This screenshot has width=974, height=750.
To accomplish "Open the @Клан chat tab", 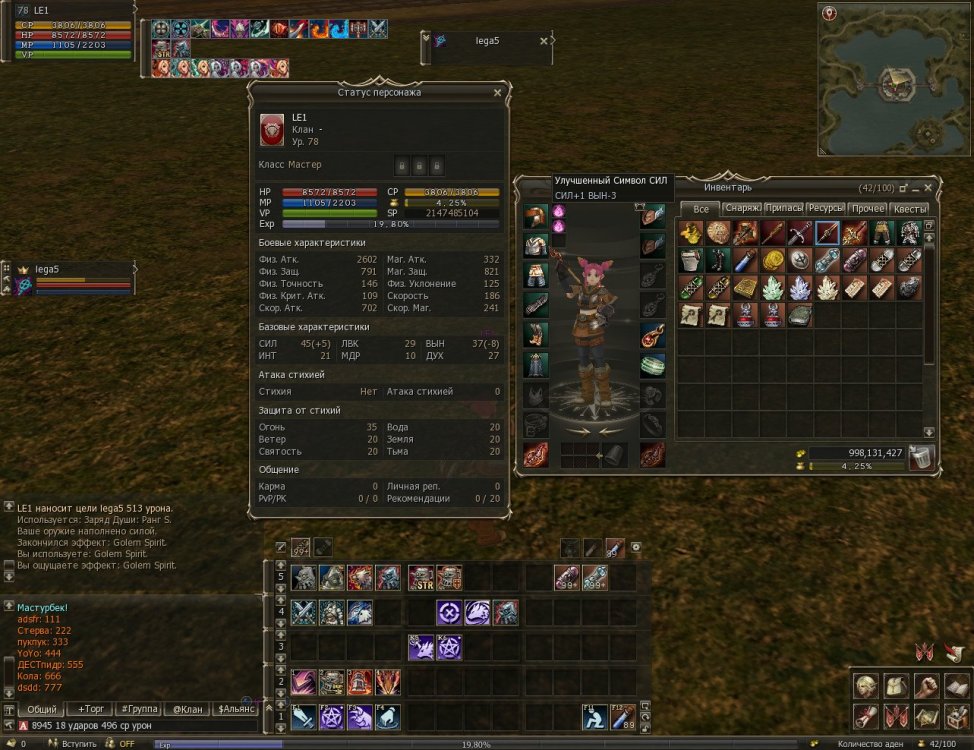I will click(187, 709).
